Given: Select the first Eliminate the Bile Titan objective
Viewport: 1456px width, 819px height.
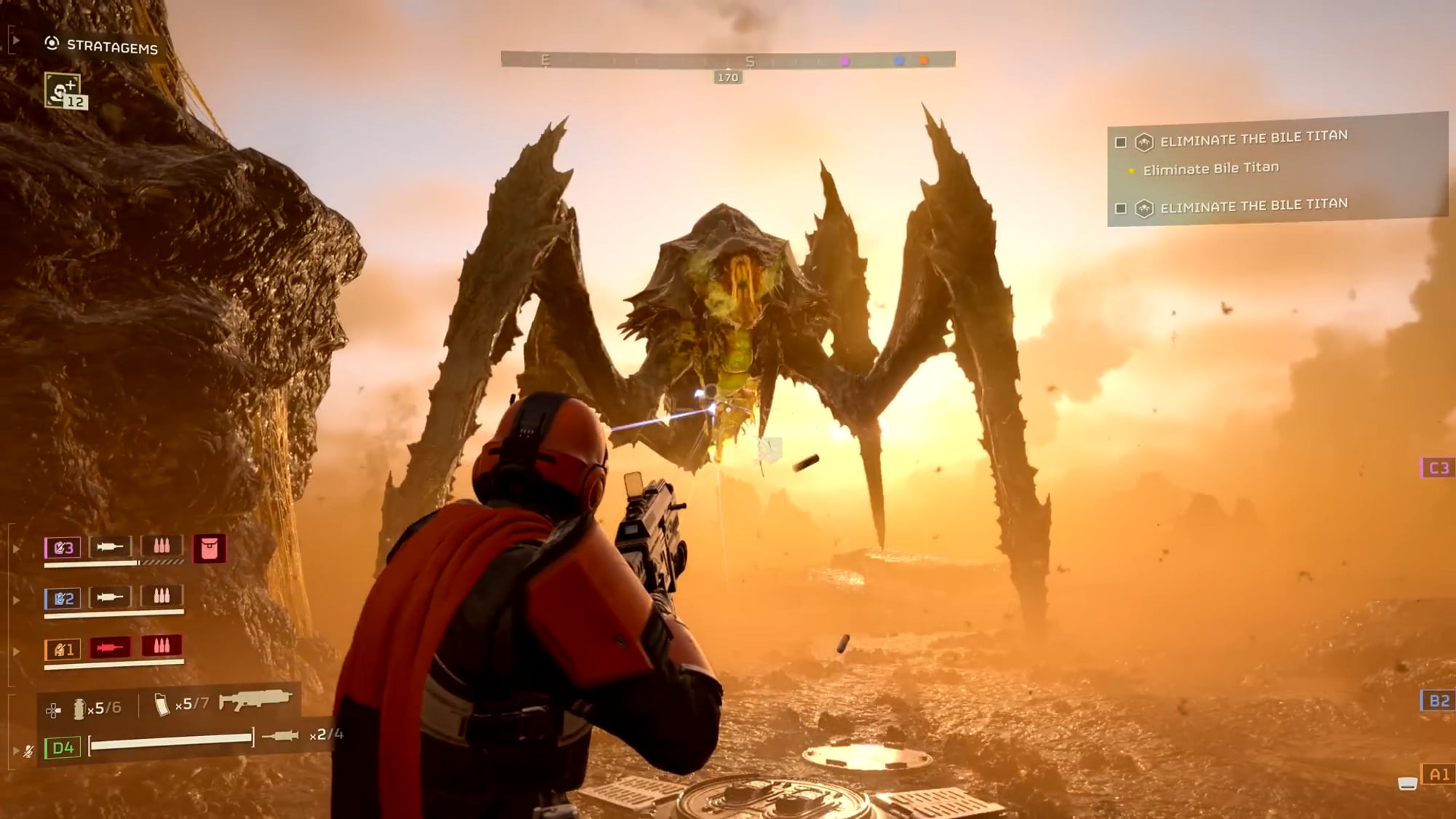Looking at the screenshot, I should tap(1253, 138).
